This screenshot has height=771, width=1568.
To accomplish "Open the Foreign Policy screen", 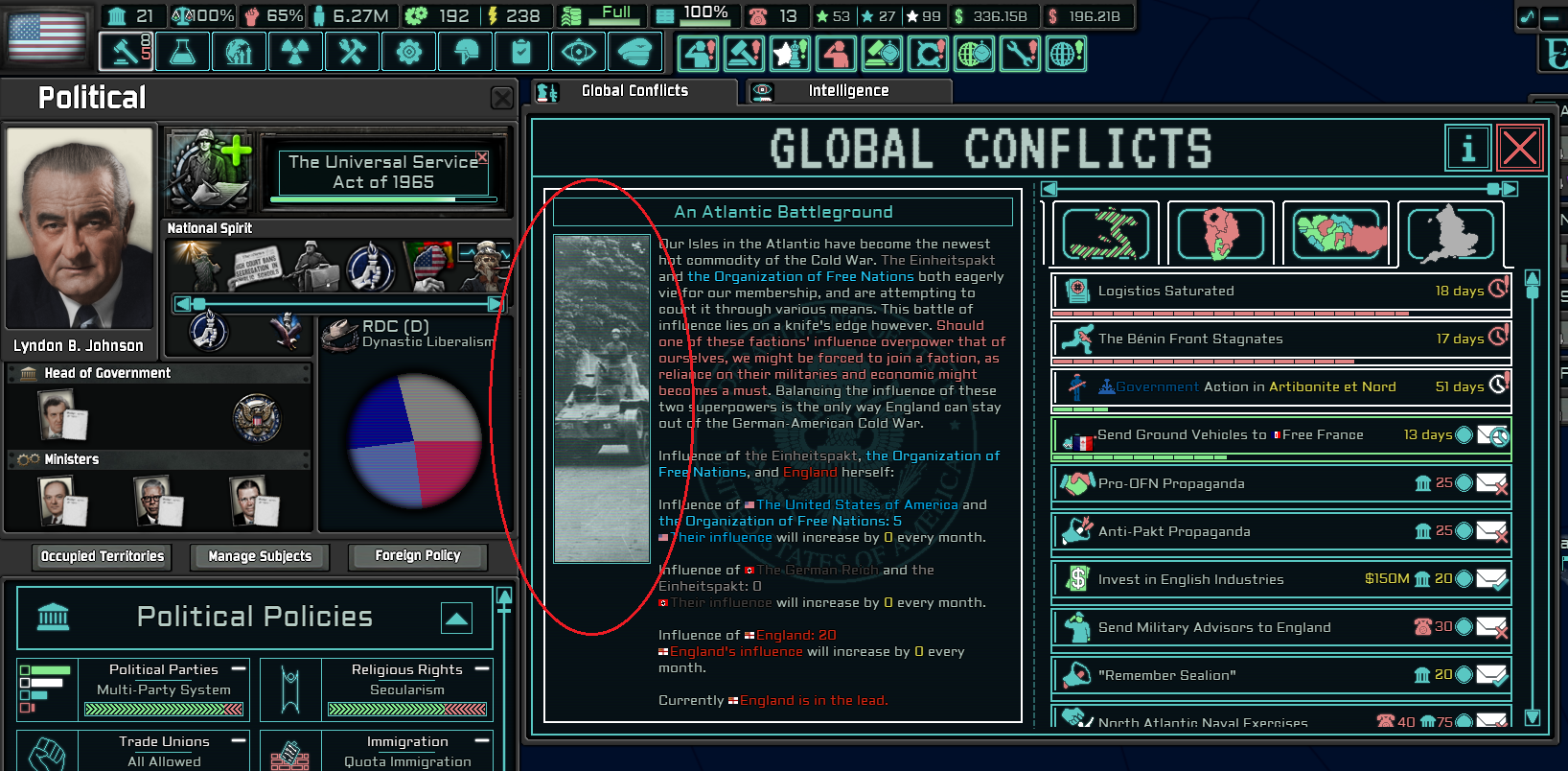I will [417, 555].
